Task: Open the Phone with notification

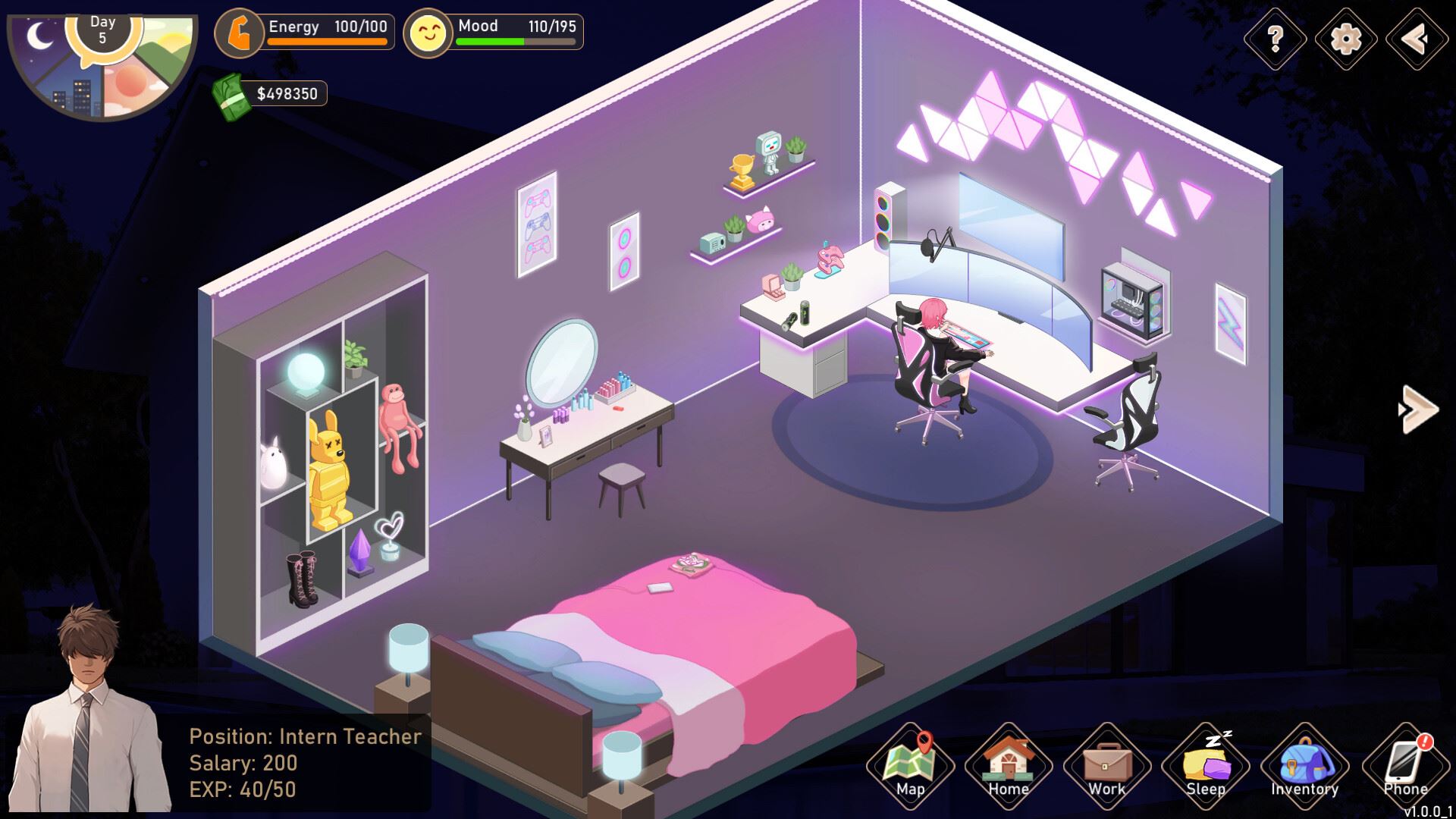Action: pyautogui.click(x=1404, y=766)
